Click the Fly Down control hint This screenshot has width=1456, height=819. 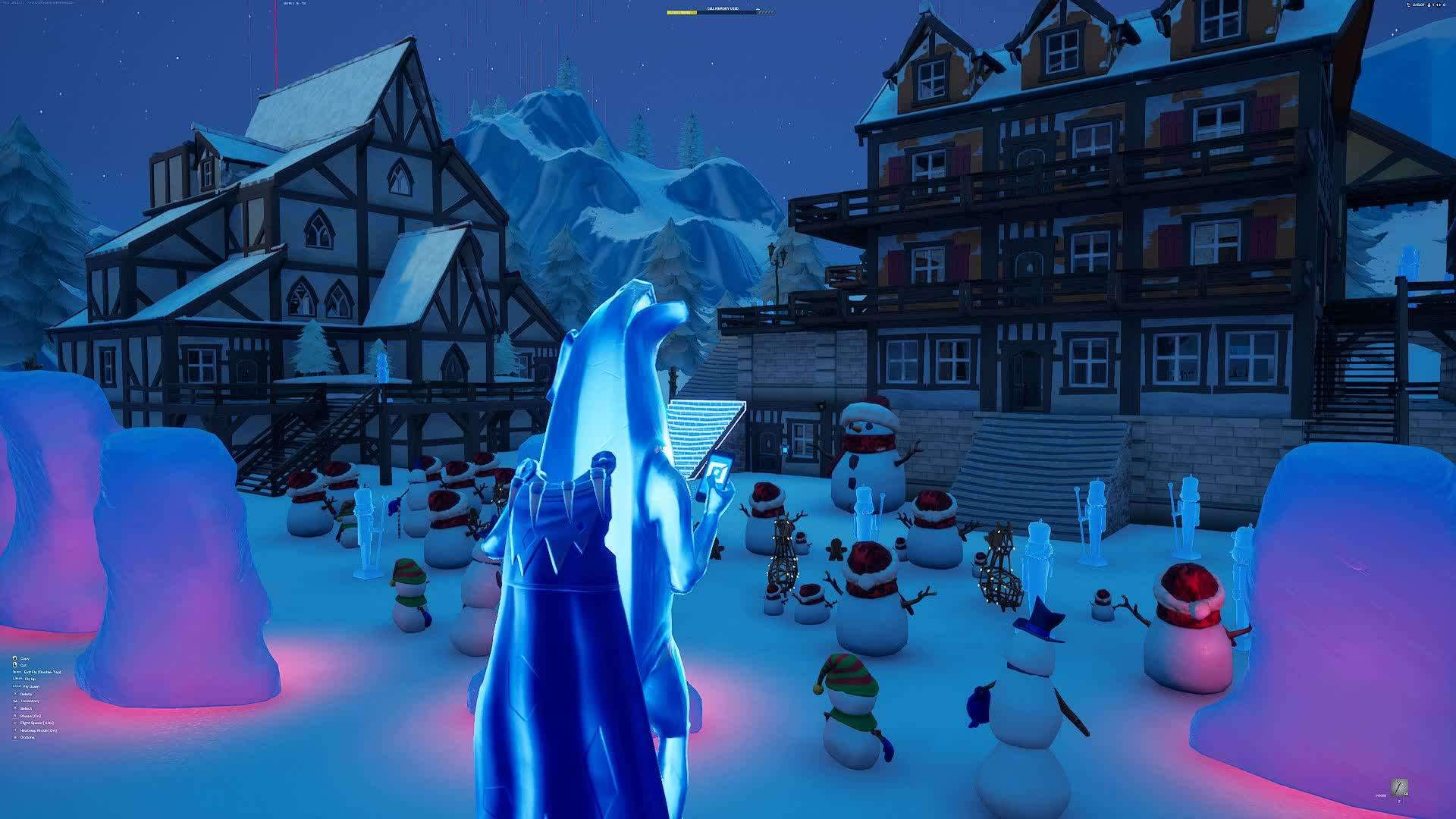(x=31, y=686)
